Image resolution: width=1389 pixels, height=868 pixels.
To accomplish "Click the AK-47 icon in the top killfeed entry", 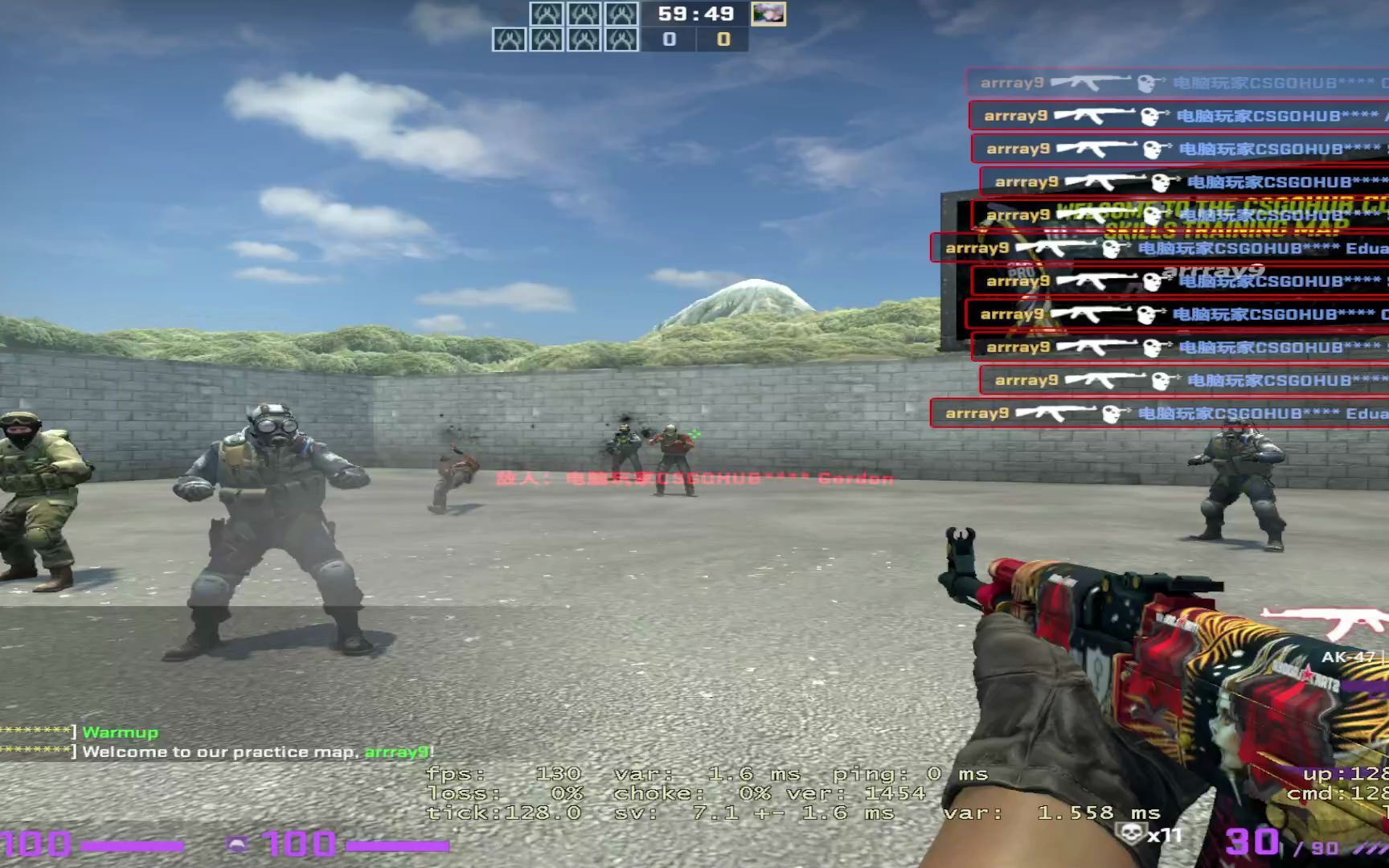I will (1089, 82).
